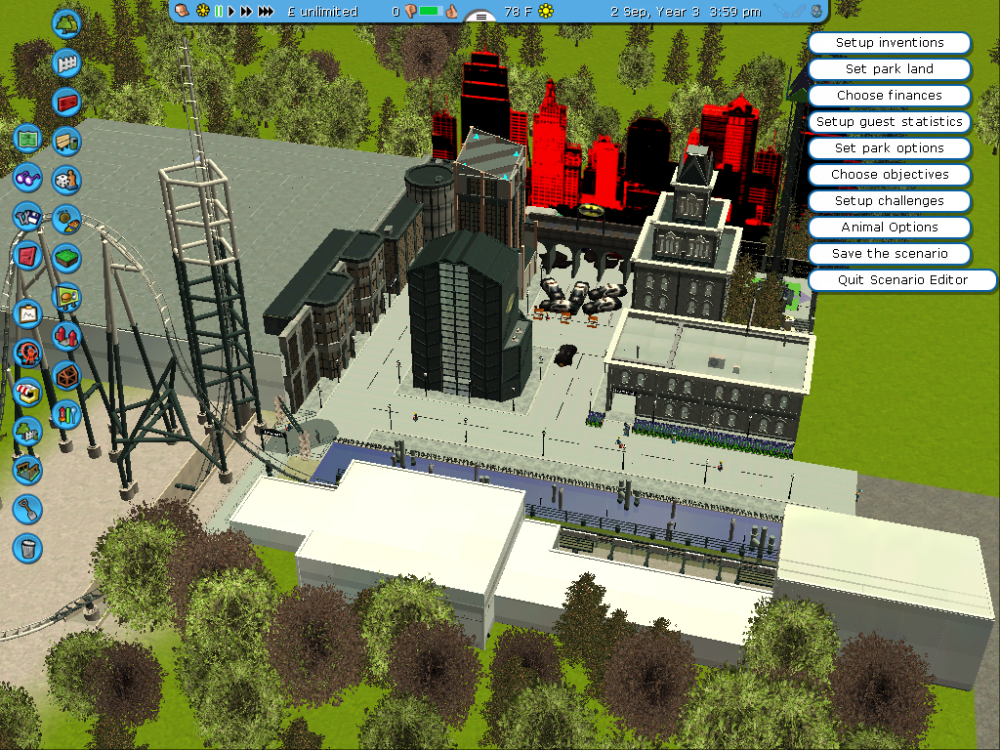Select Setup guest statistics

[x=889, y=122]
